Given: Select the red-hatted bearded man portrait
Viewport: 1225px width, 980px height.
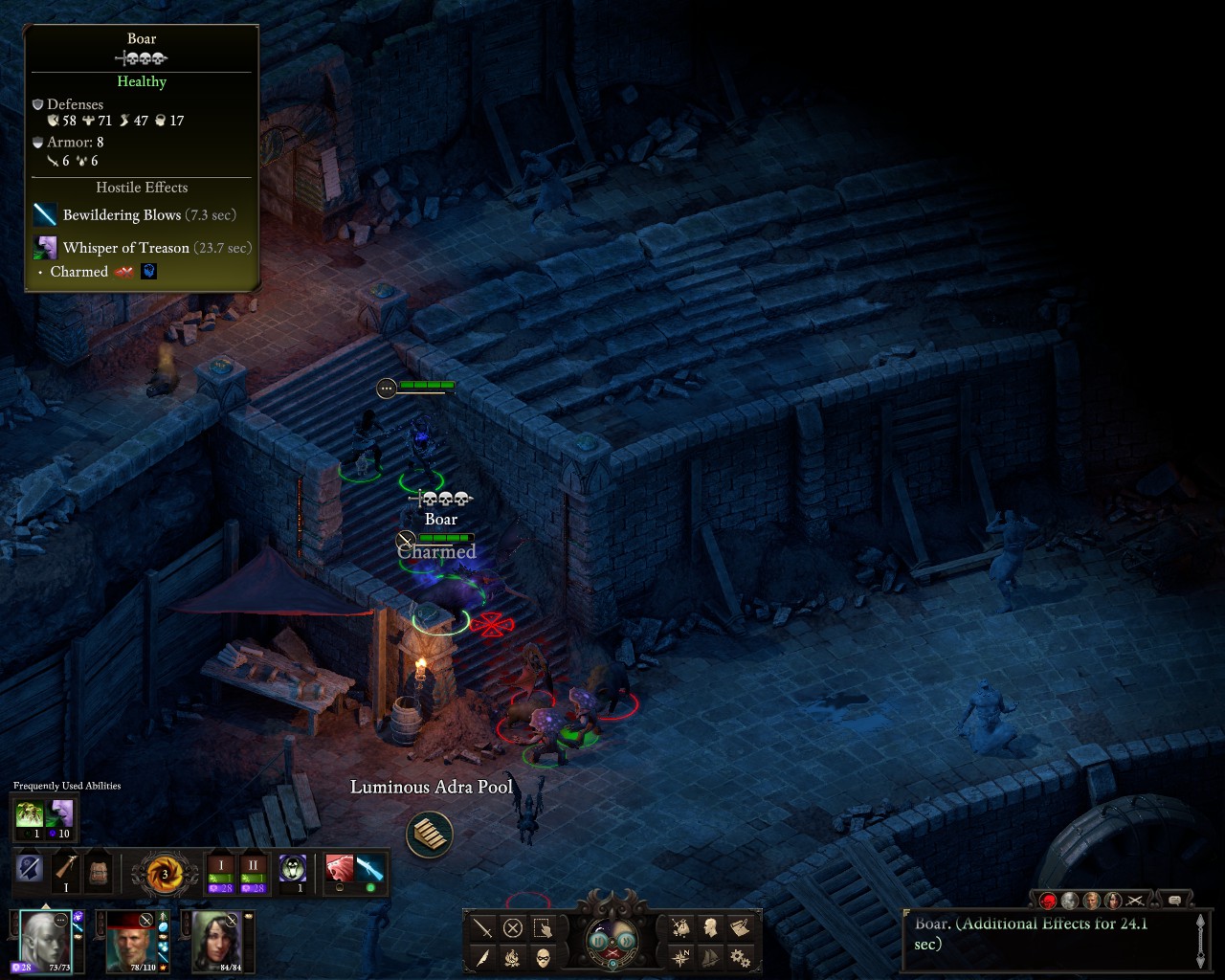Looking at the screenshot, I should (130, 939).
